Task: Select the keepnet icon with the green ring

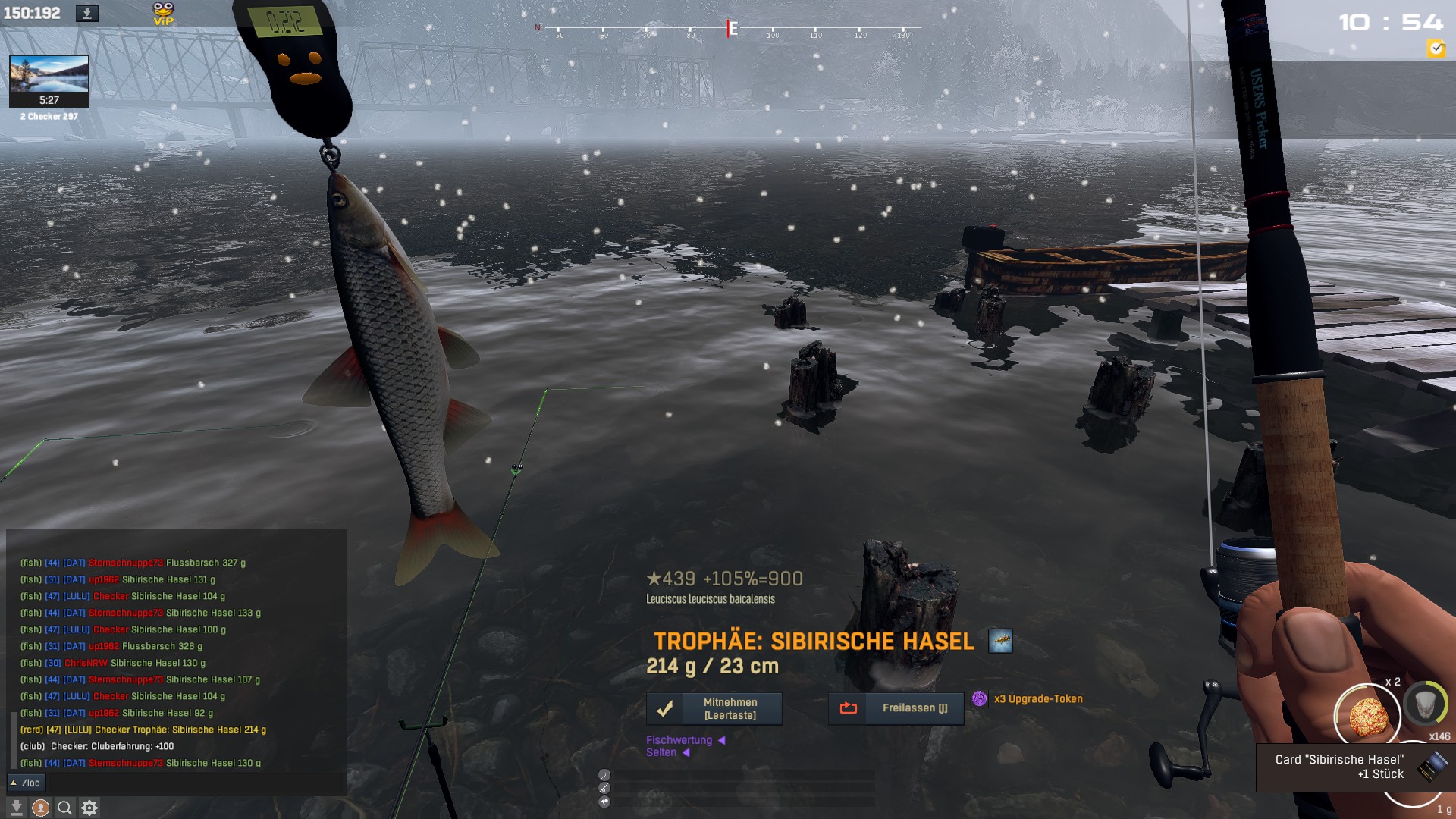Action: (1425, 704)
